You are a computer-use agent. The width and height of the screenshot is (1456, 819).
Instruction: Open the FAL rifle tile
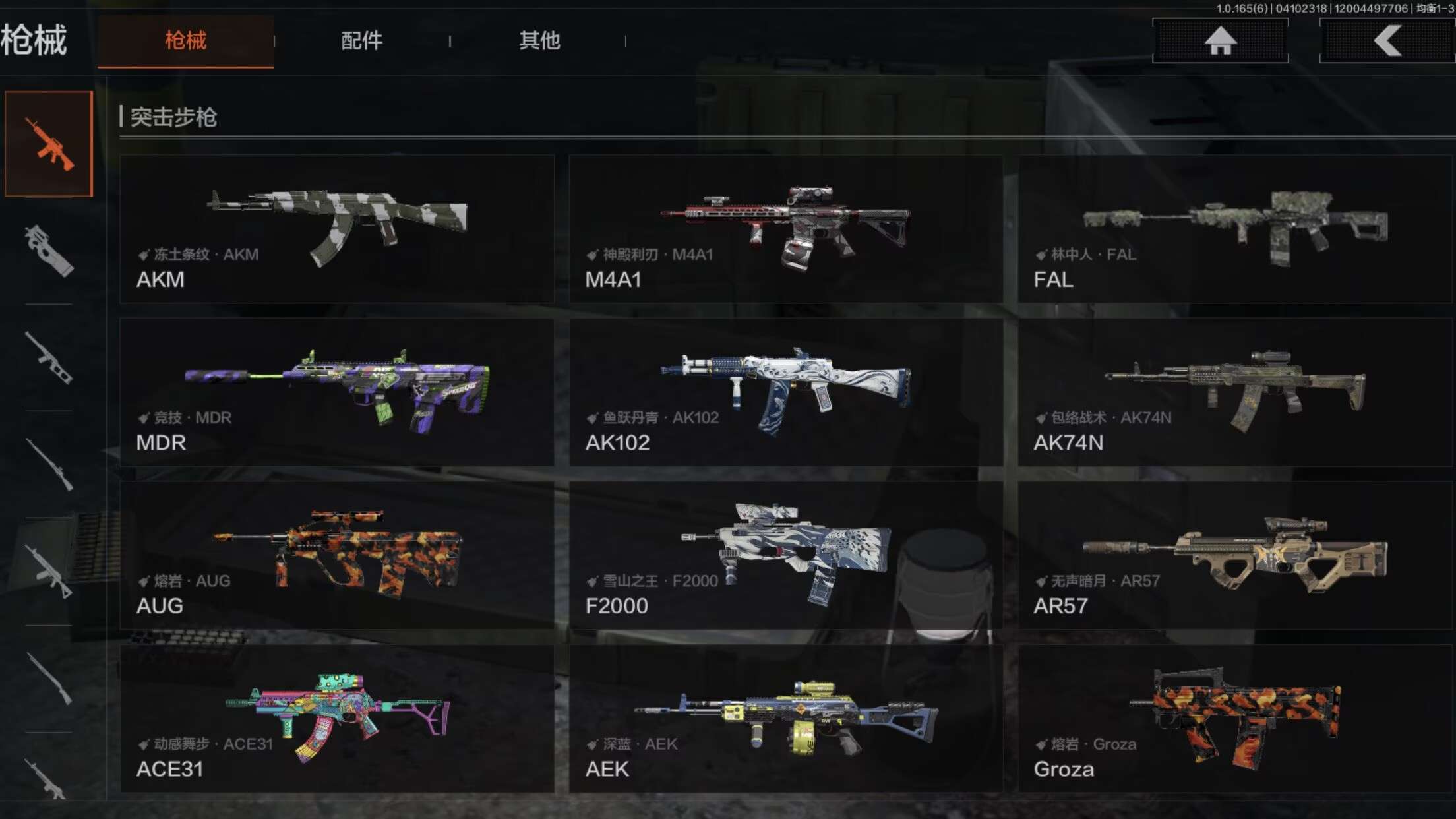click(x=1234, y=229)
